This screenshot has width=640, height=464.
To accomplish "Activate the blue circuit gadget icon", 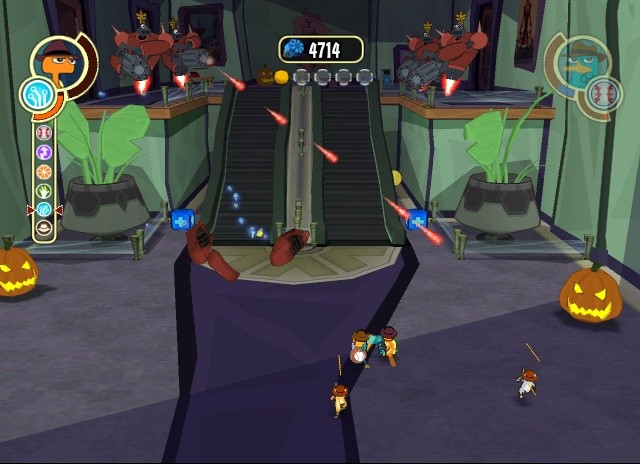I will point(36,95).
